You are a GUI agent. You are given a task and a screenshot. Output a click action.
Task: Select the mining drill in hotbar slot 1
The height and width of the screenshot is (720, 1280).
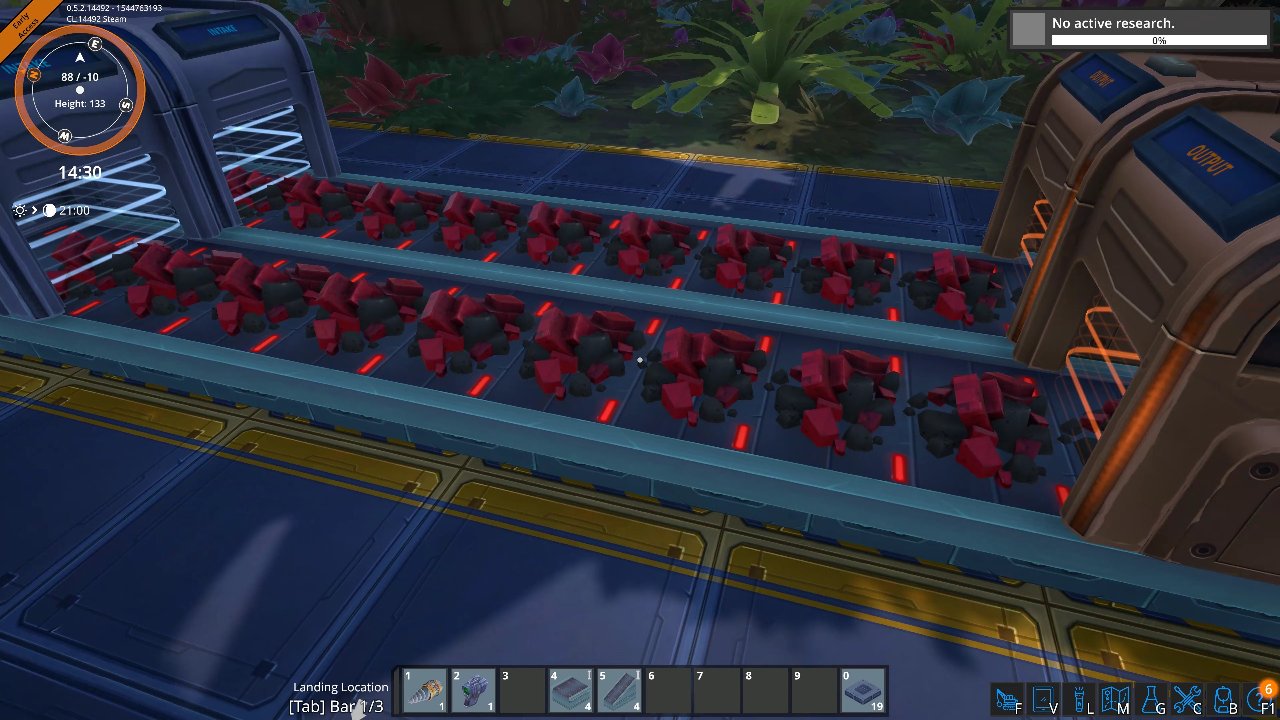coord(424,689)
